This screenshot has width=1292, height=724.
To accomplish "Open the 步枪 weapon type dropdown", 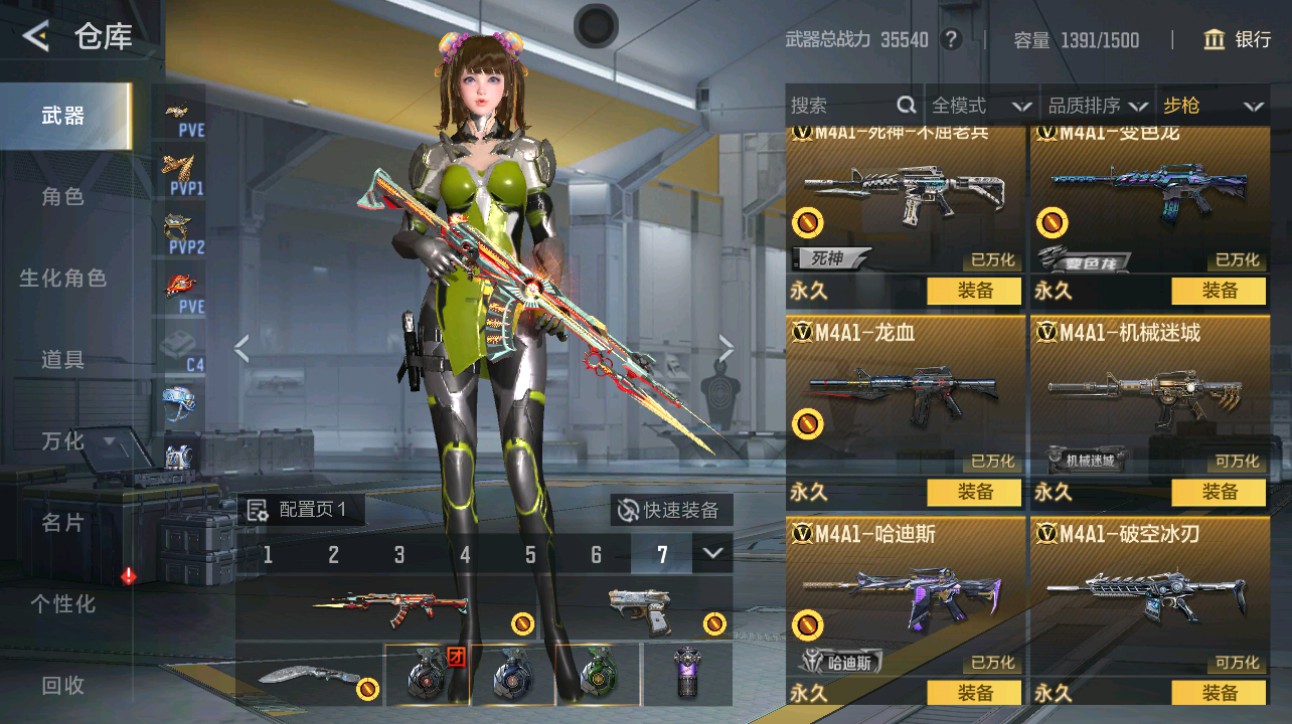I will click(1212, 105).
